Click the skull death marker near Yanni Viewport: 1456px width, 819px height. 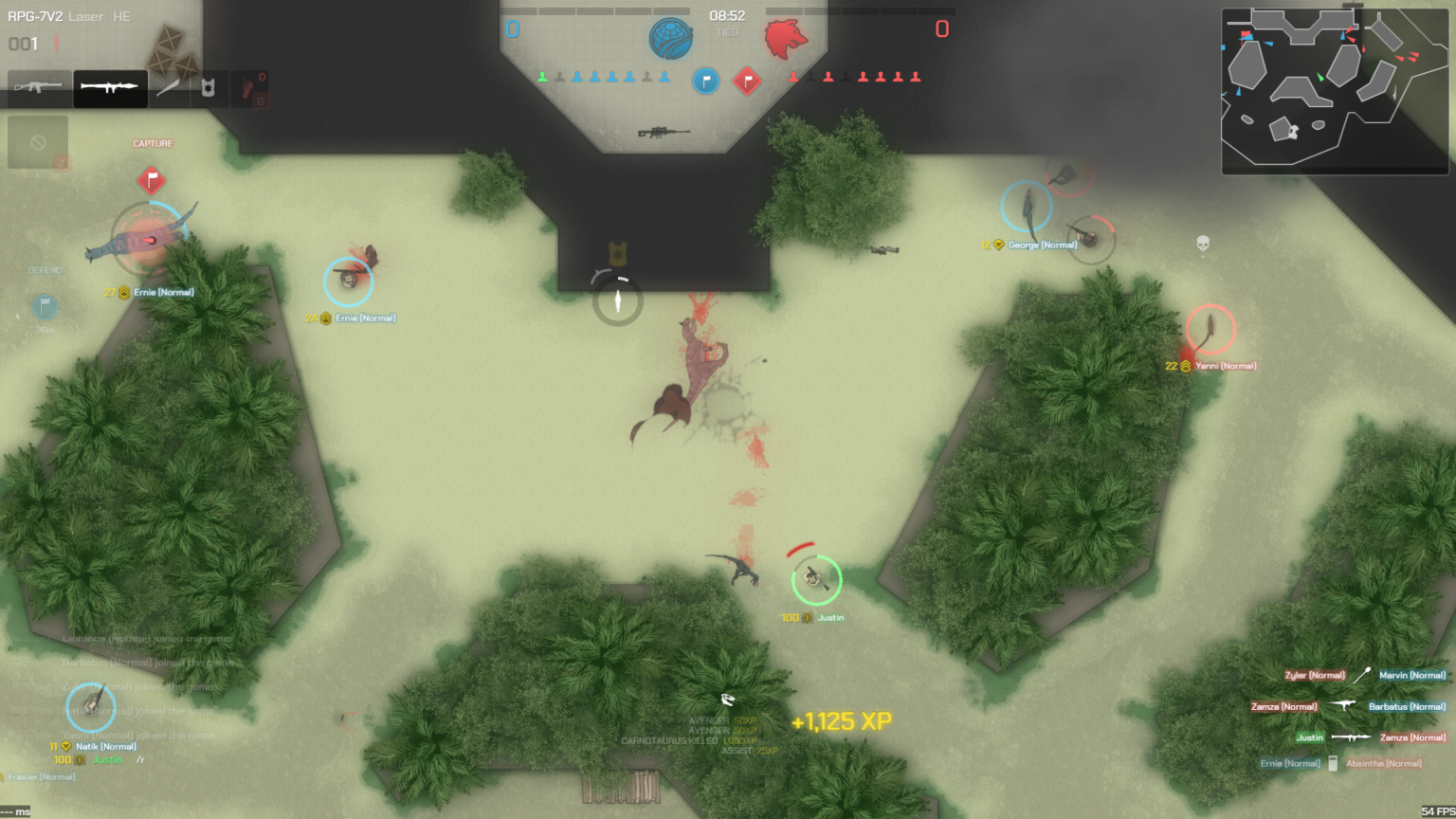click(1202, 244)
